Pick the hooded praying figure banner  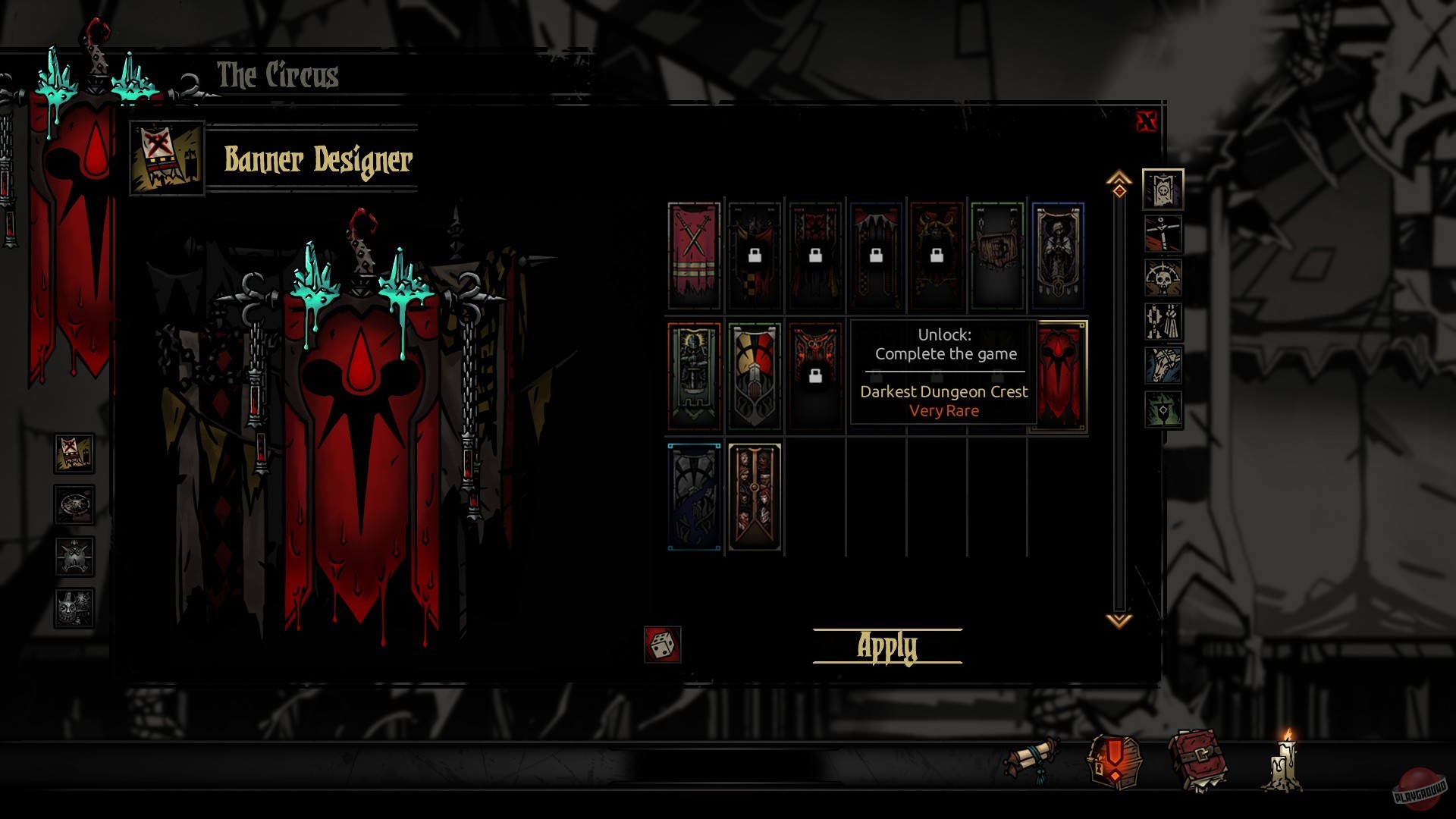[x=1058, y=256]
